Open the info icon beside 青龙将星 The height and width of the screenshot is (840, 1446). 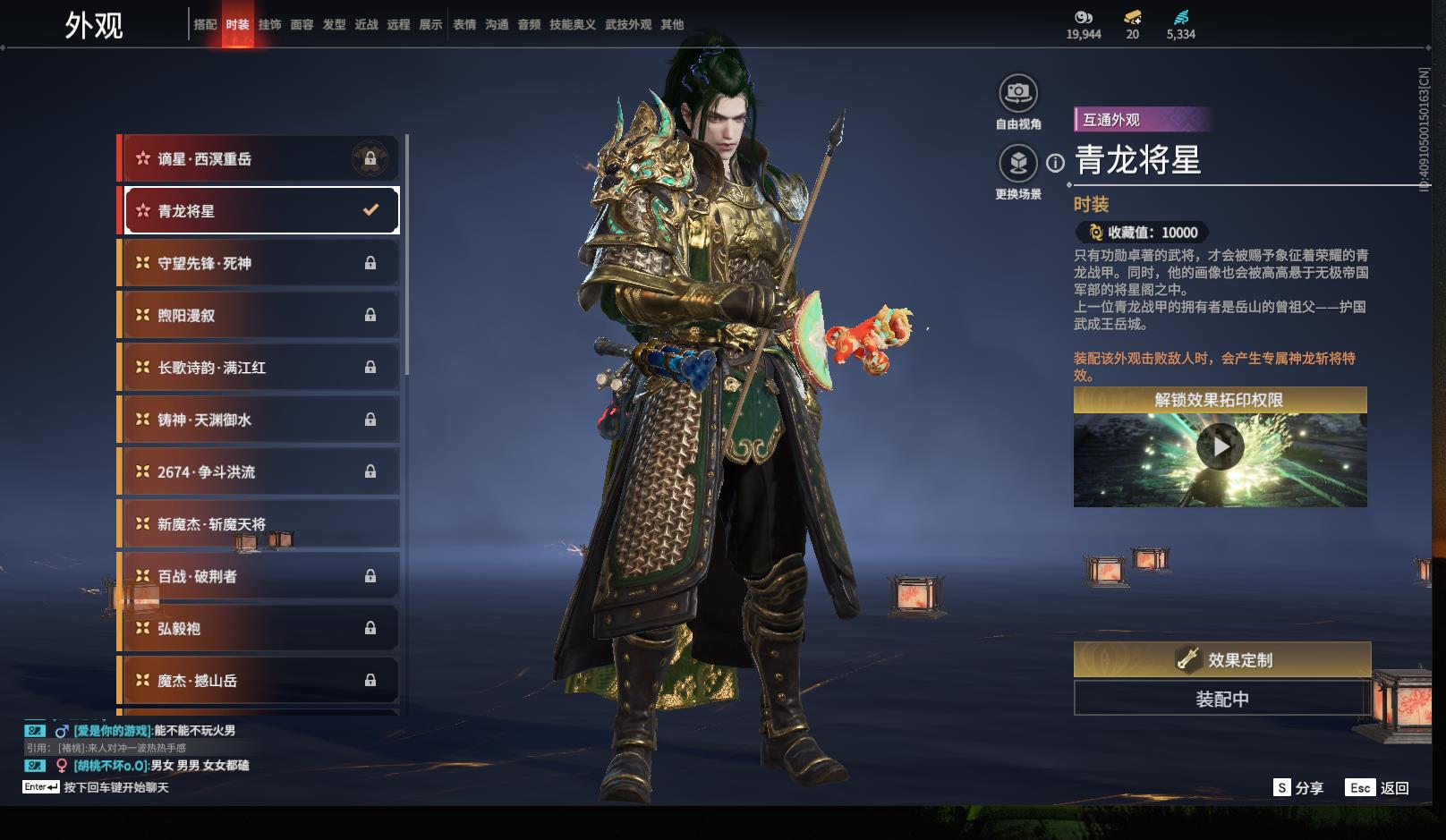tap(1056, 163)
